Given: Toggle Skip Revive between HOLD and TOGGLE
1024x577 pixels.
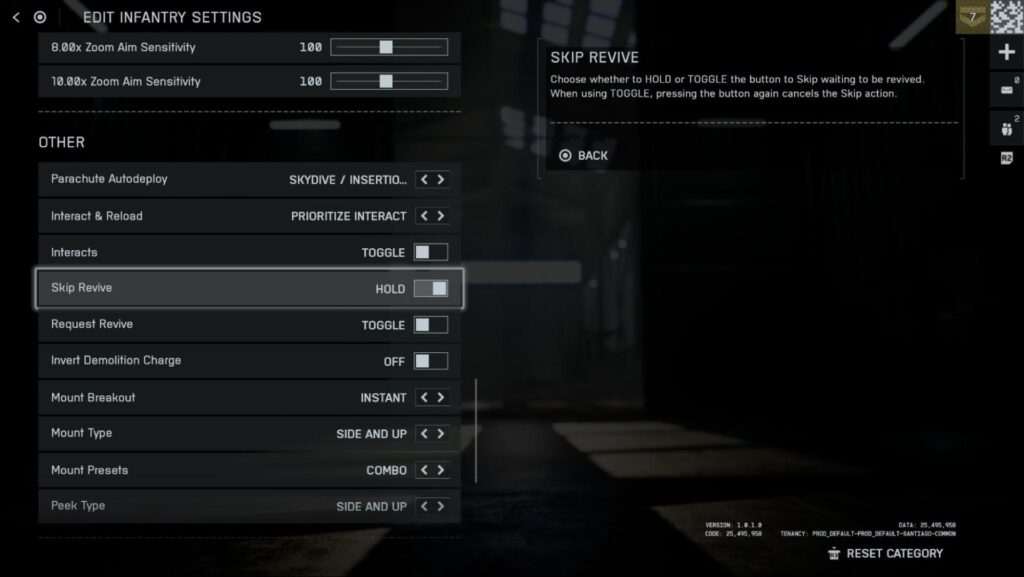Looking at the screenshot, I should click(431, 289).
